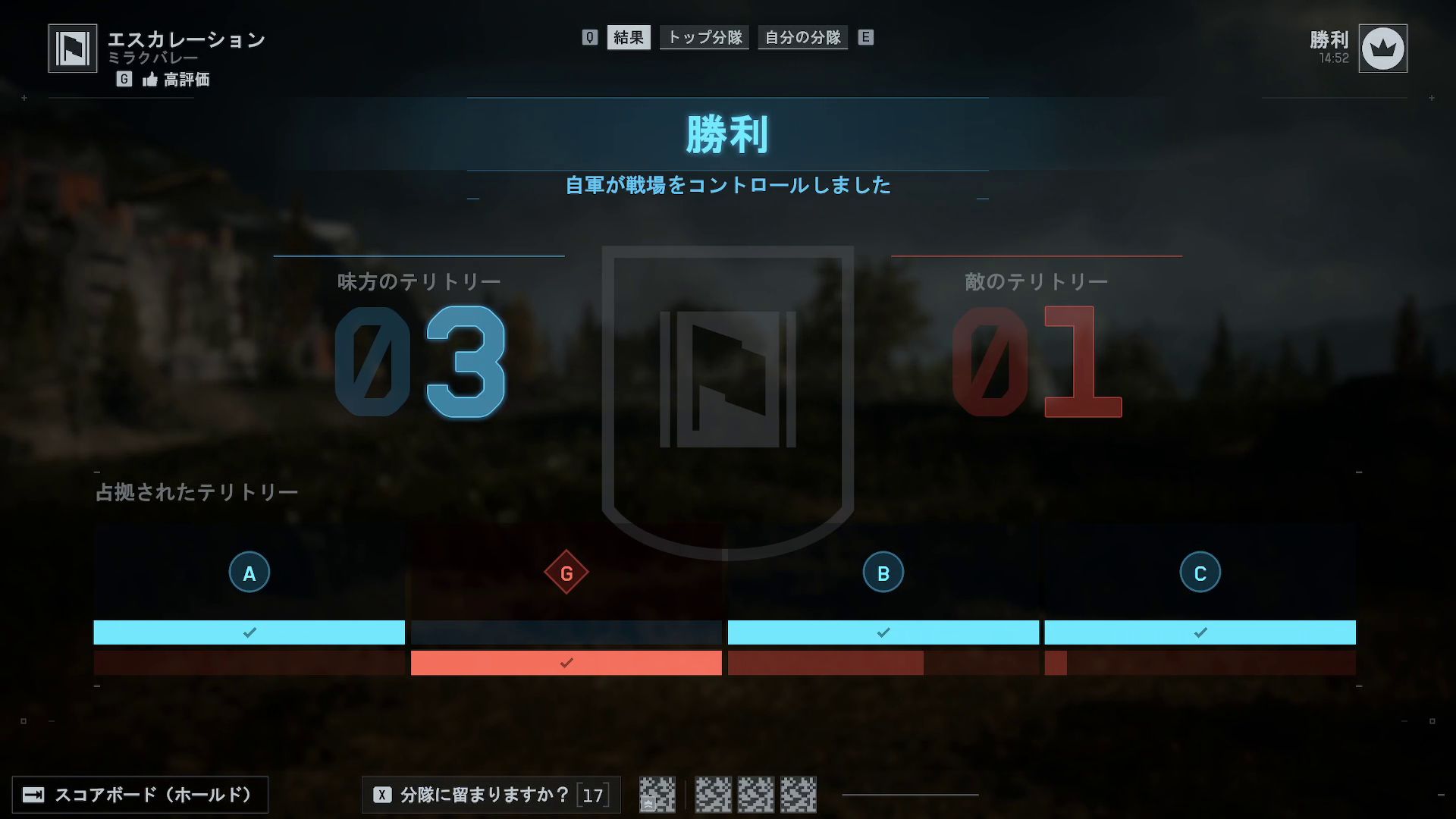Viewport: 1456px width, 819px height.
Task: Click the second squadmate portrait thumbnail
Action: (714, 795)
